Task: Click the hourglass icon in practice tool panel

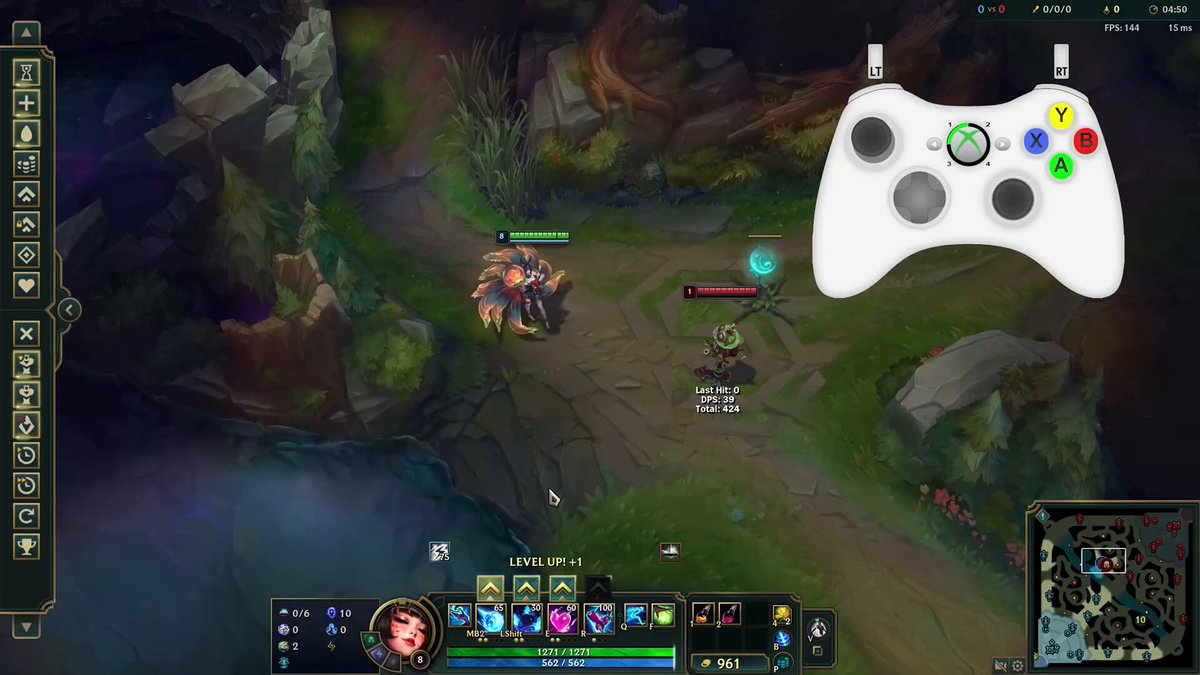Action: (x=27, y=72)
